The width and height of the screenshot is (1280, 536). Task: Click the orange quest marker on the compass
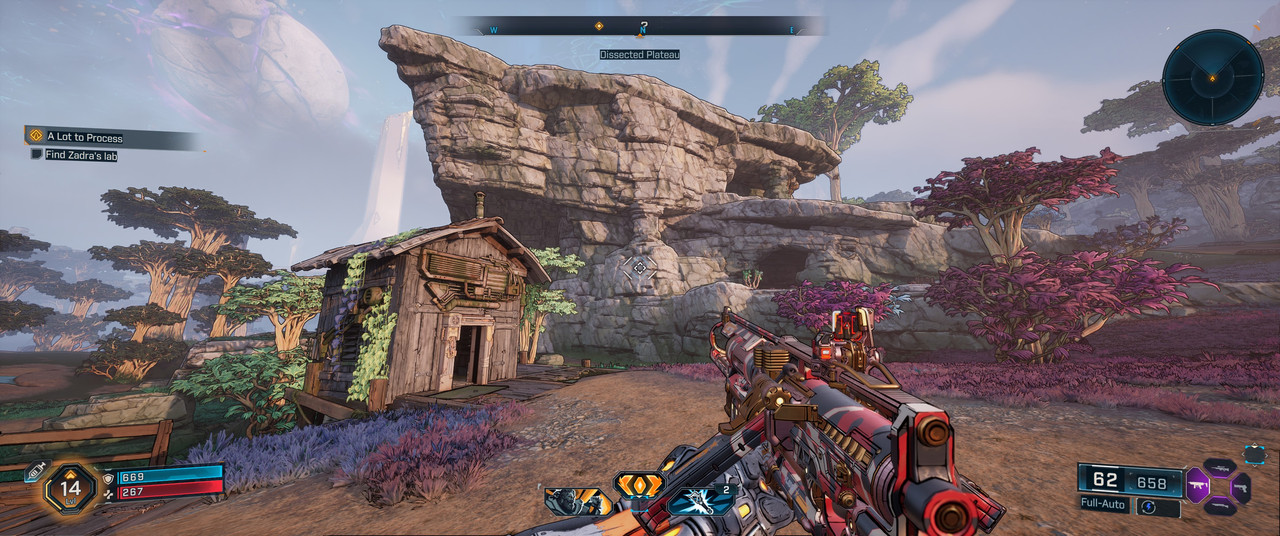click(599, 26)
